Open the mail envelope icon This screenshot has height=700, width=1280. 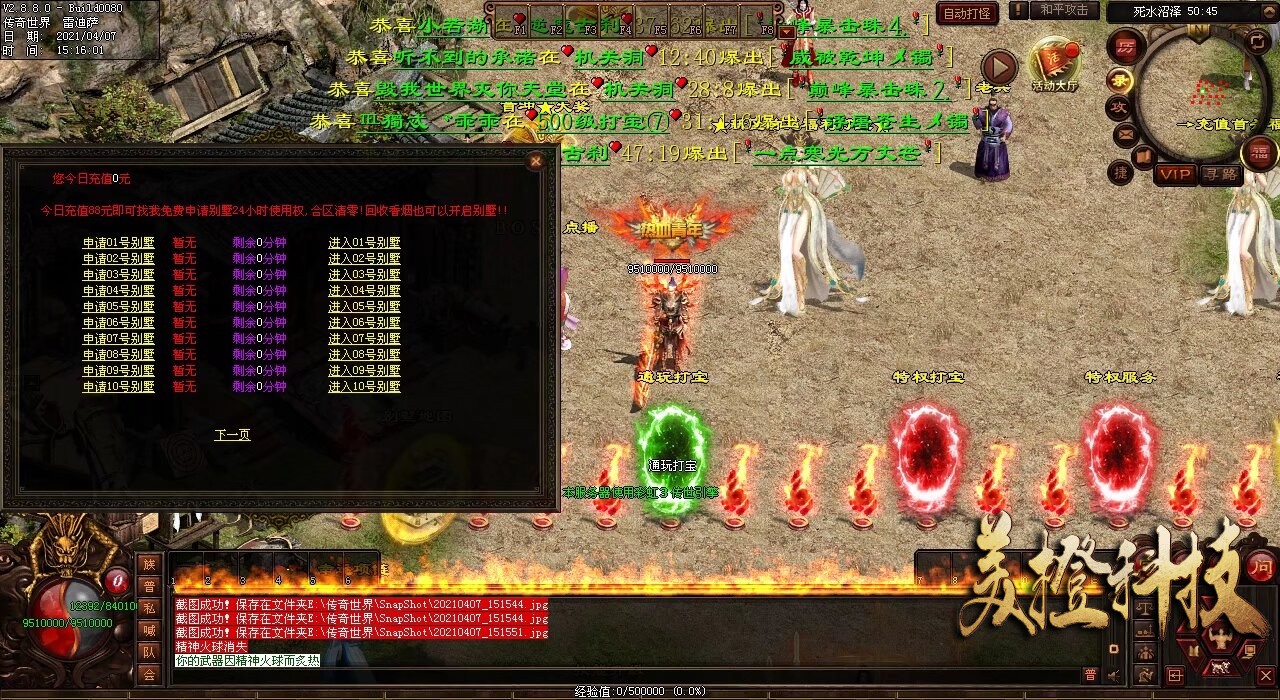[1126, 134]
